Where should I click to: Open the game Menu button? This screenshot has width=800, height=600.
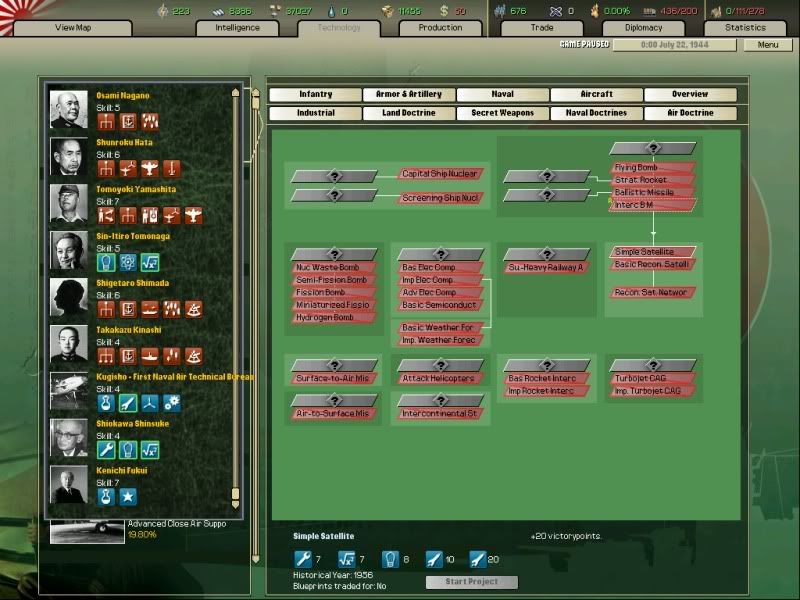(x=768, y=45)
